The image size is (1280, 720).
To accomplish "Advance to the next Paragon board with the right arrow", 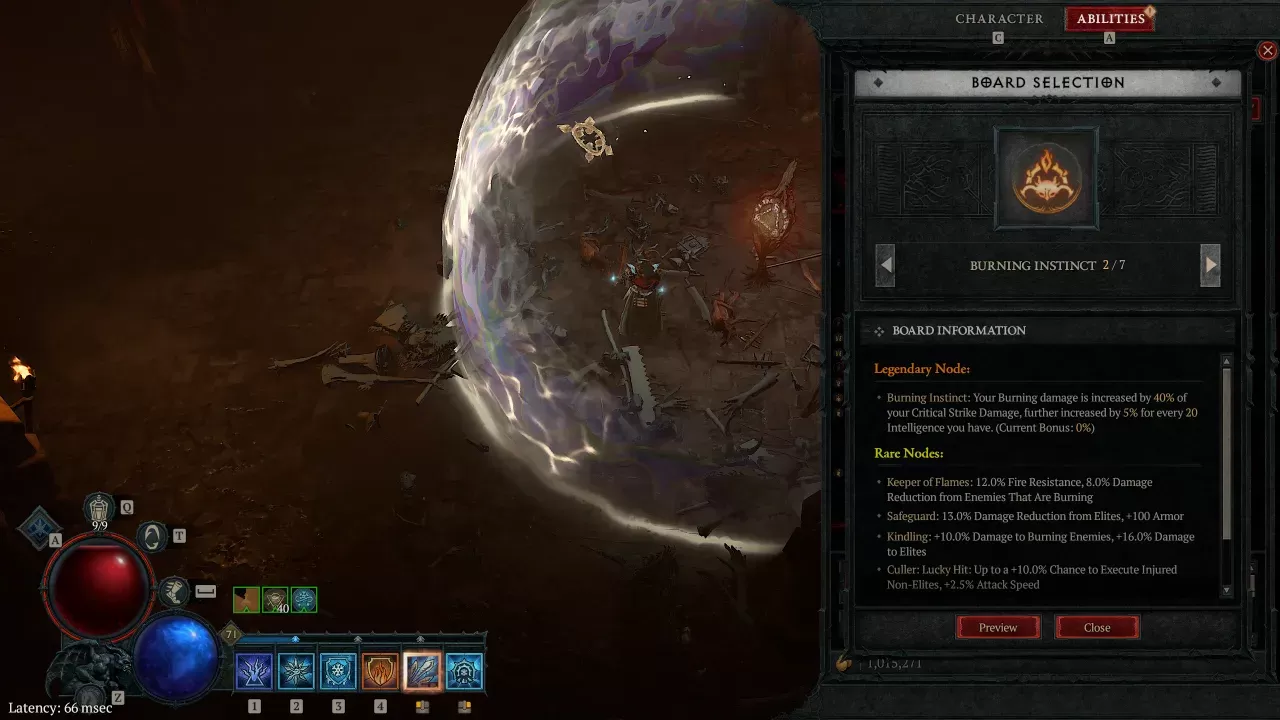I will [1210, 264].
